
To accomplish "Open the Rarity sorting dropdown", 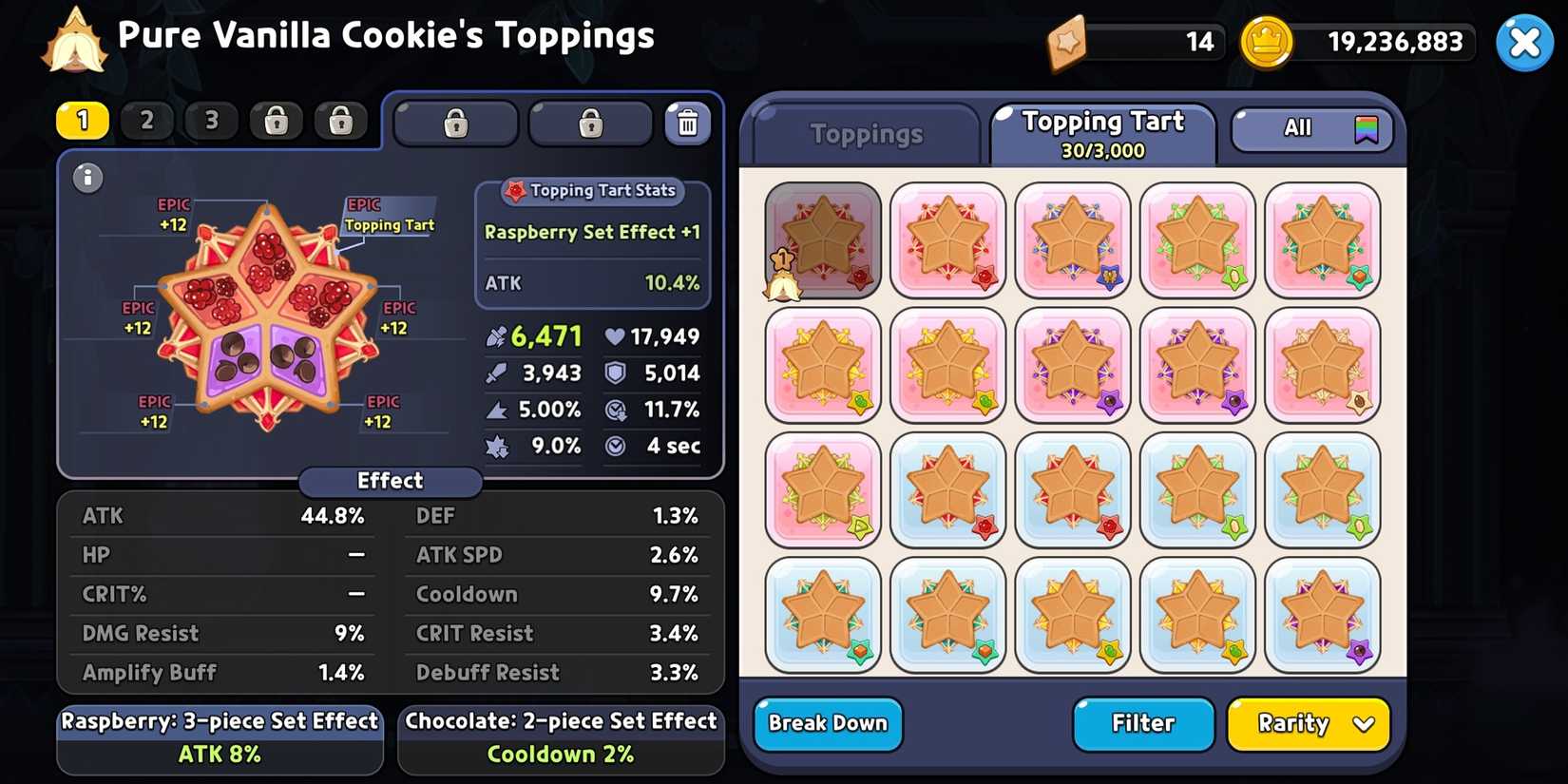I will (x=1308, y=724).
